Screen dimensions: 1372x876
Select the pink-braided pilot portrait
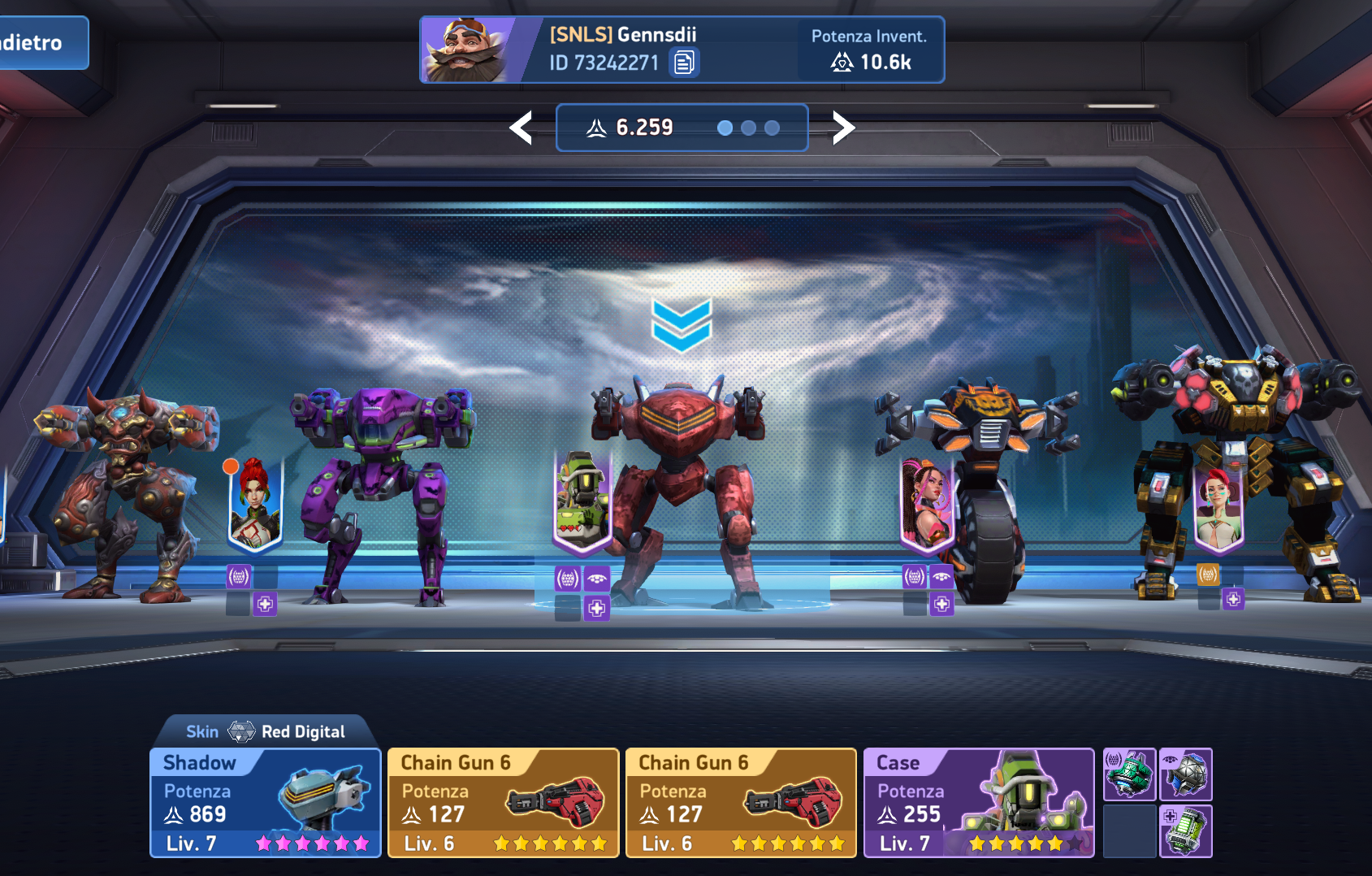click(926, 502)
